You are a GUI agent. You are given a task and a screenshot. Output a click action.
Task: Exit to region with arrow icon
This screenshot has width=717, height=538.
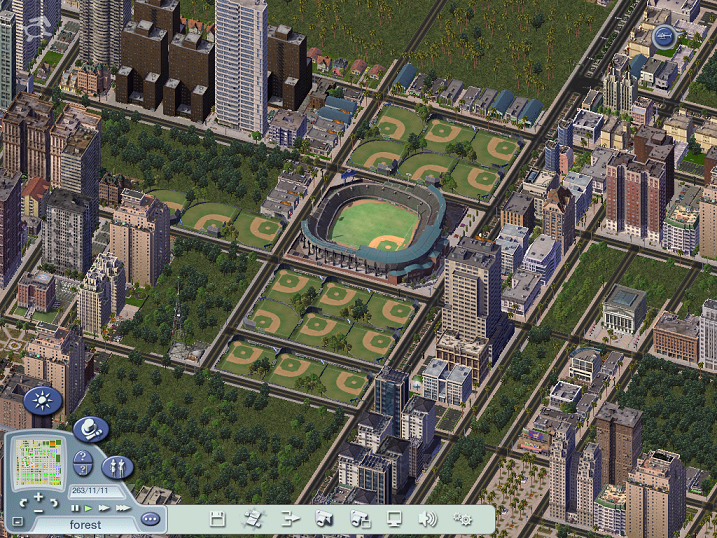click(290, 518)
